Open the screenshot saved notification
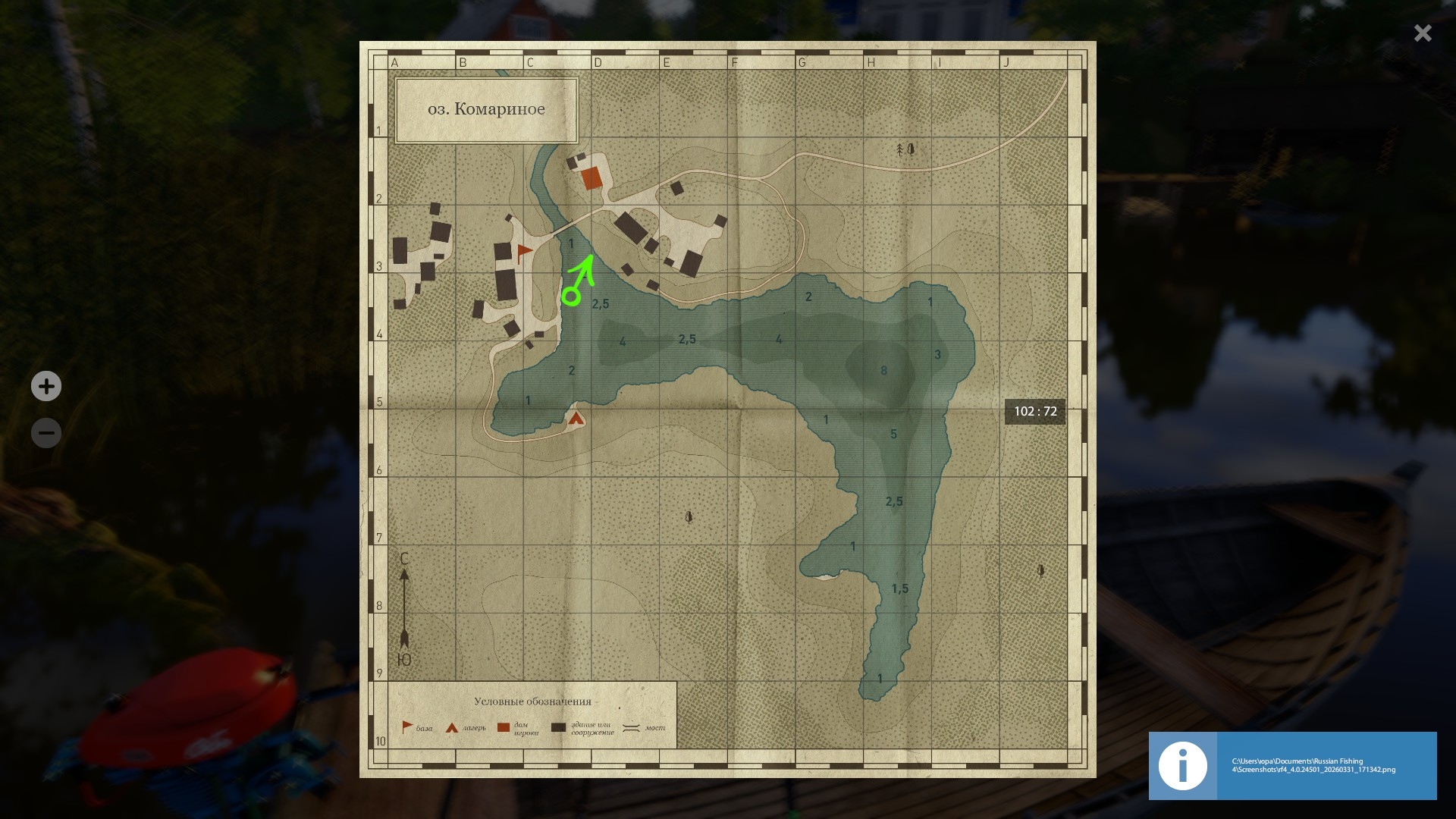Viewport: 1456px width, 819px height. (x=1292, y=765)
